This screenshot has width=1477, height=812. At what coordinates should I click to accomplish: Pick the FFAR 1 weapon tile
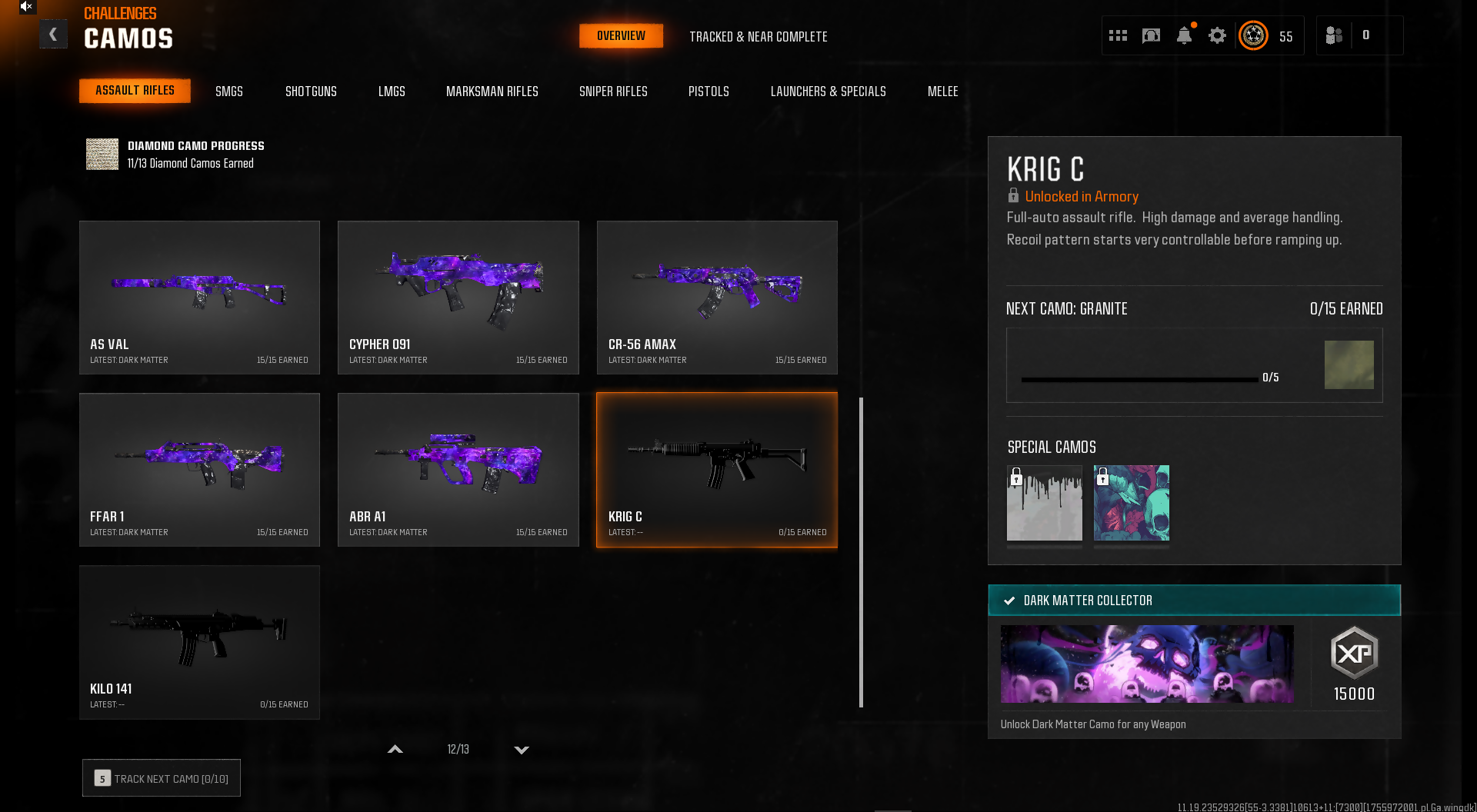click(x=199, y=470)
